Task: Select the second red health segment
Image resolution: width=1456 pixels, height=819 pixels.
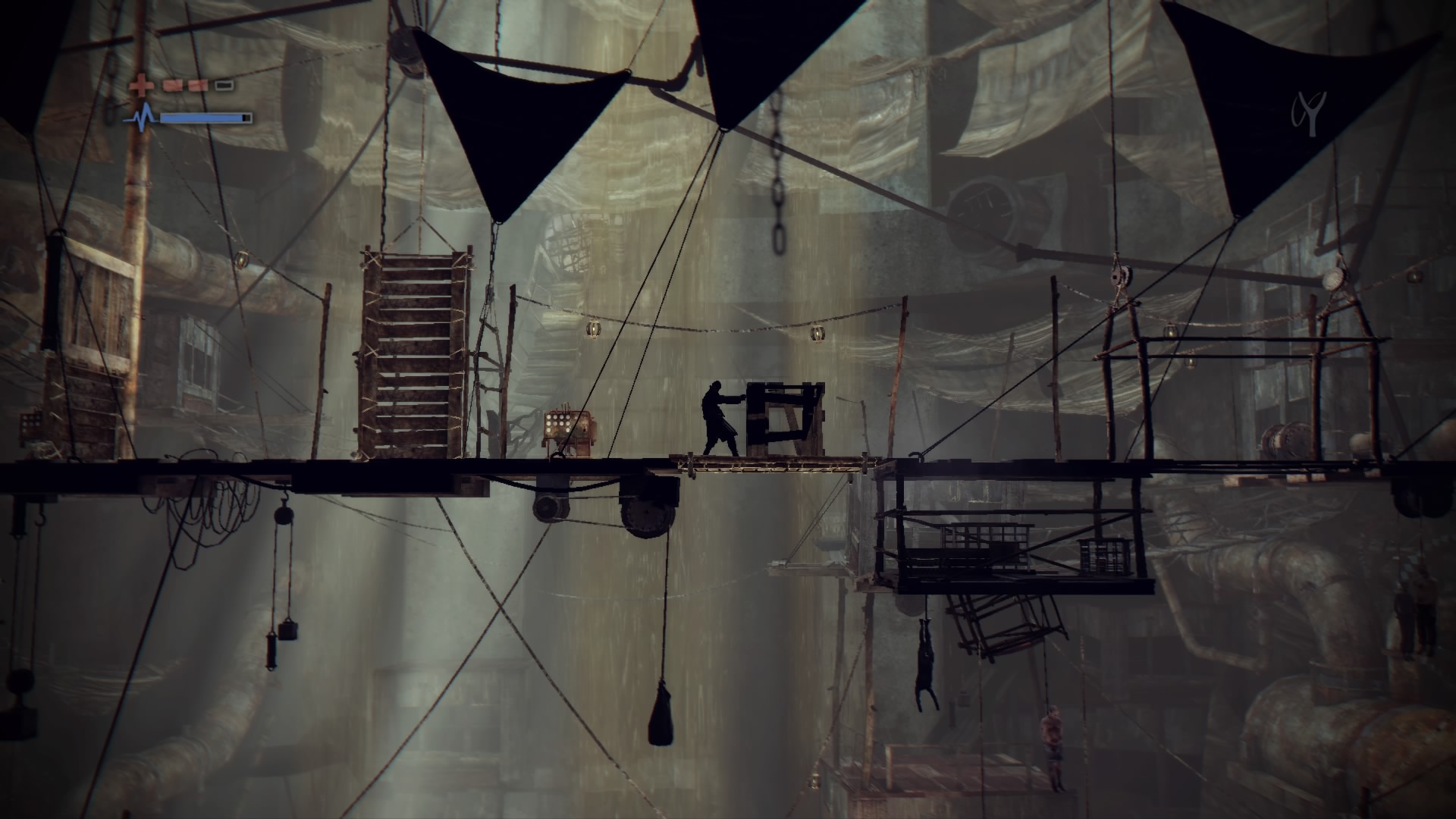Action: pos(198,85)
